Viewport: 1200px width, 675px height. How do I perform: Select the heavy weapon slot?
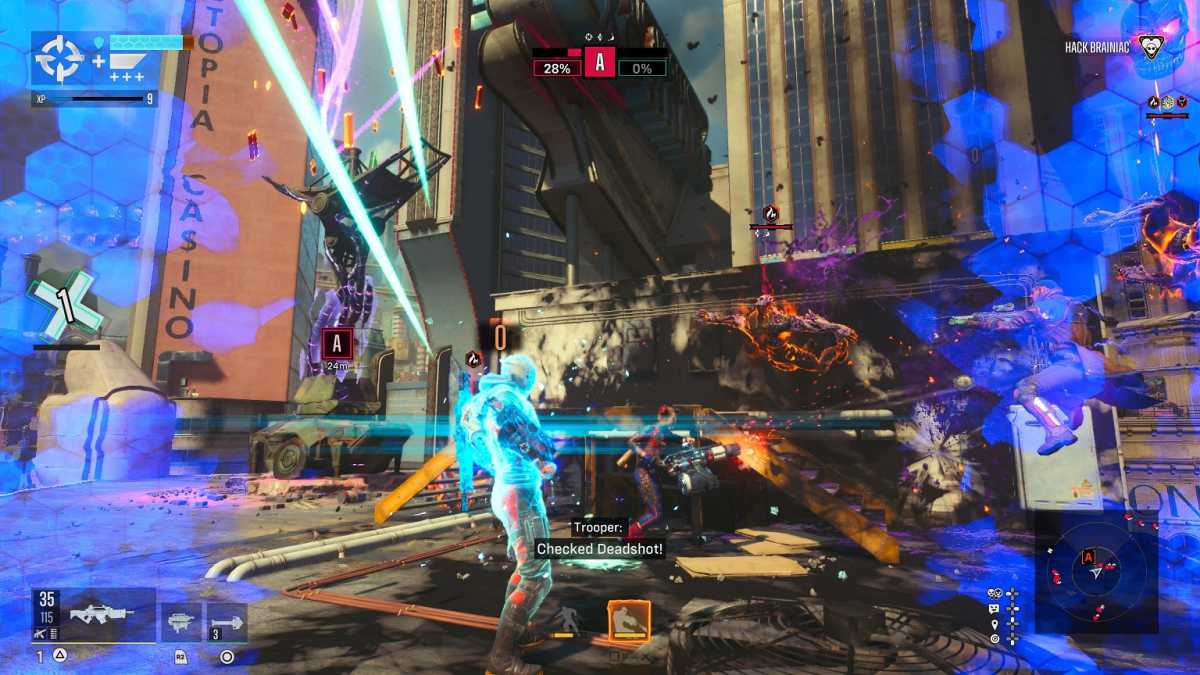(181, 622)
